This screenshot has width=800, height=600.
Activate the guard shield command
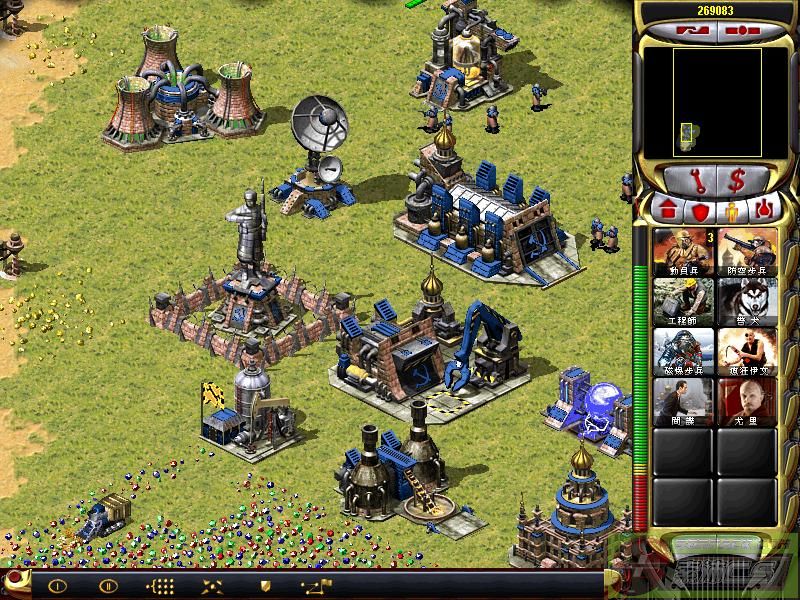tap(265, 586)
